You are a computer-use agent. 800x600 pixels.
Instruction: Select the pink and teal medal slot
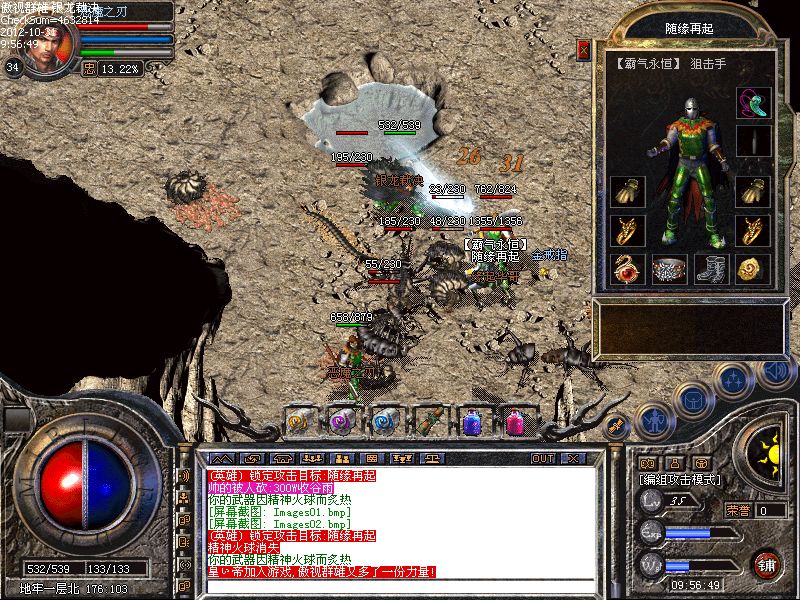tap(751, 102)
